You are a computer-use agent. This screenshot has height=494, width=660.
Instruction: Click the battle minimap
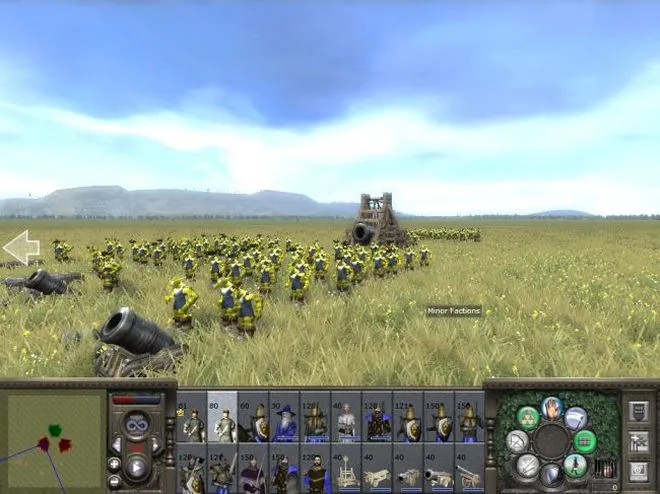tap(53, 437)
